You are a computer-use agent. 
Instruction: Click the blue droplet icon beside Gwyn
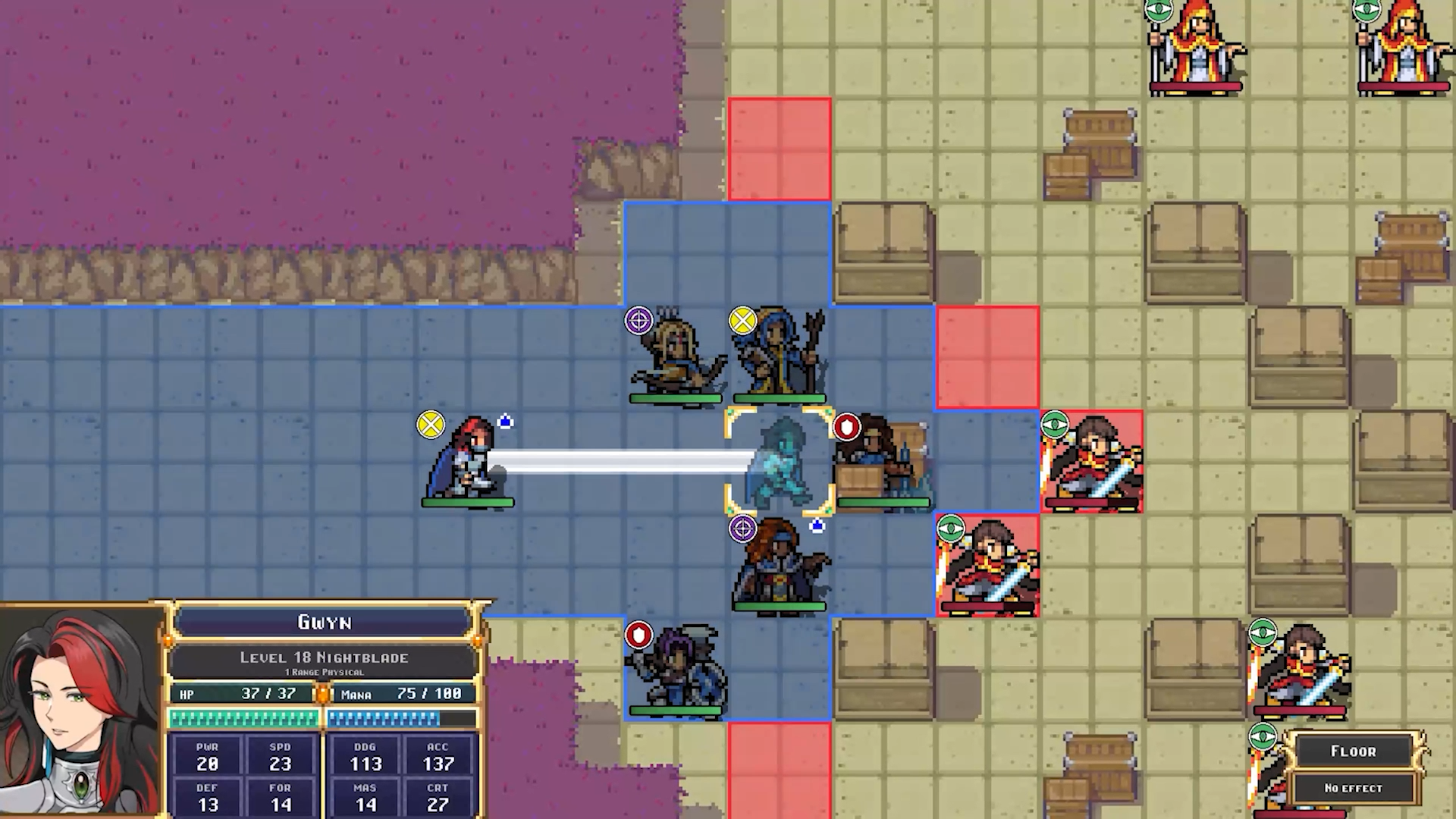coord(505,422)
